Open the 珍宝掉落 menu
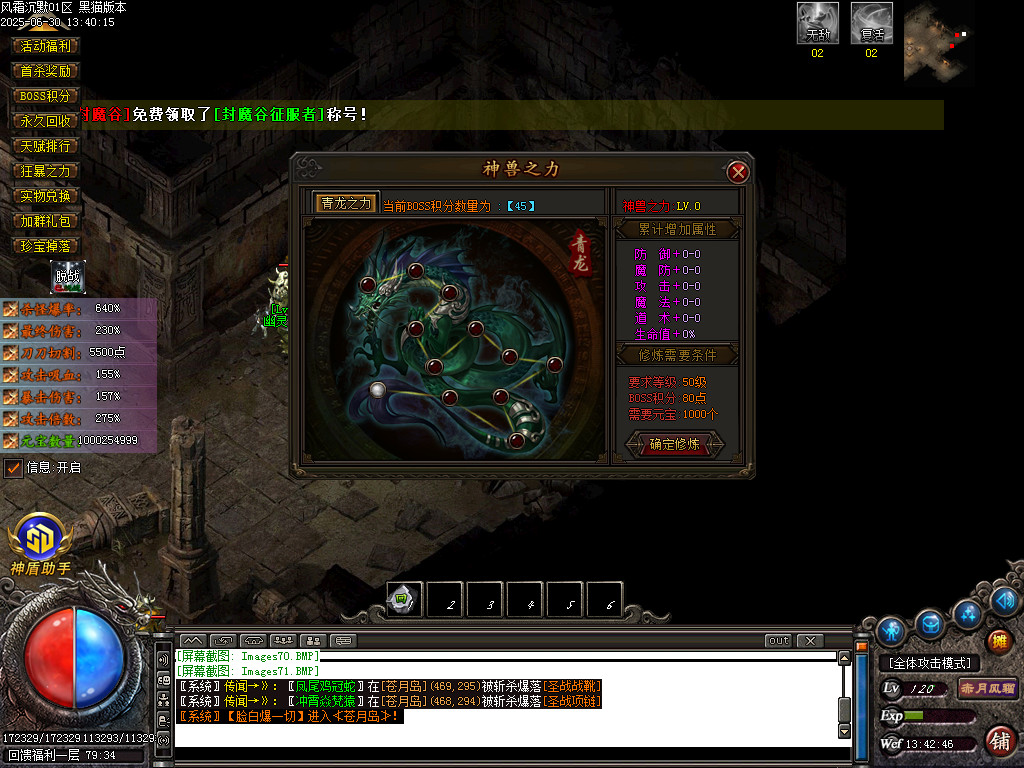1024x768 pixels. [x=47, y=246]
